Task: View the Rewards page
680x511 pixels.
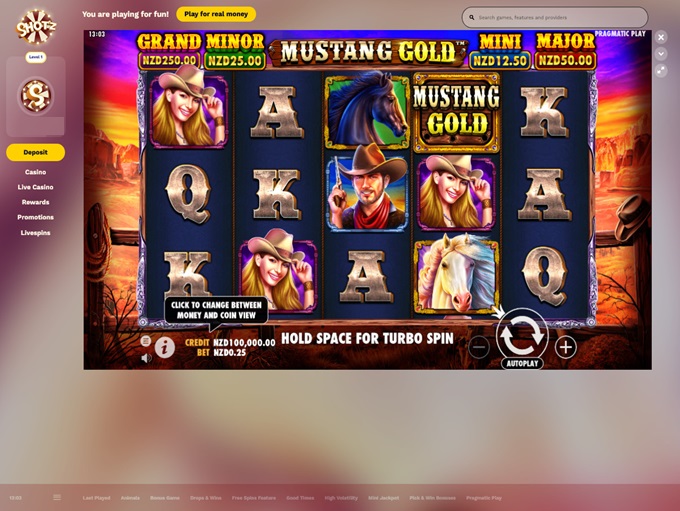Action: [36, 202]
